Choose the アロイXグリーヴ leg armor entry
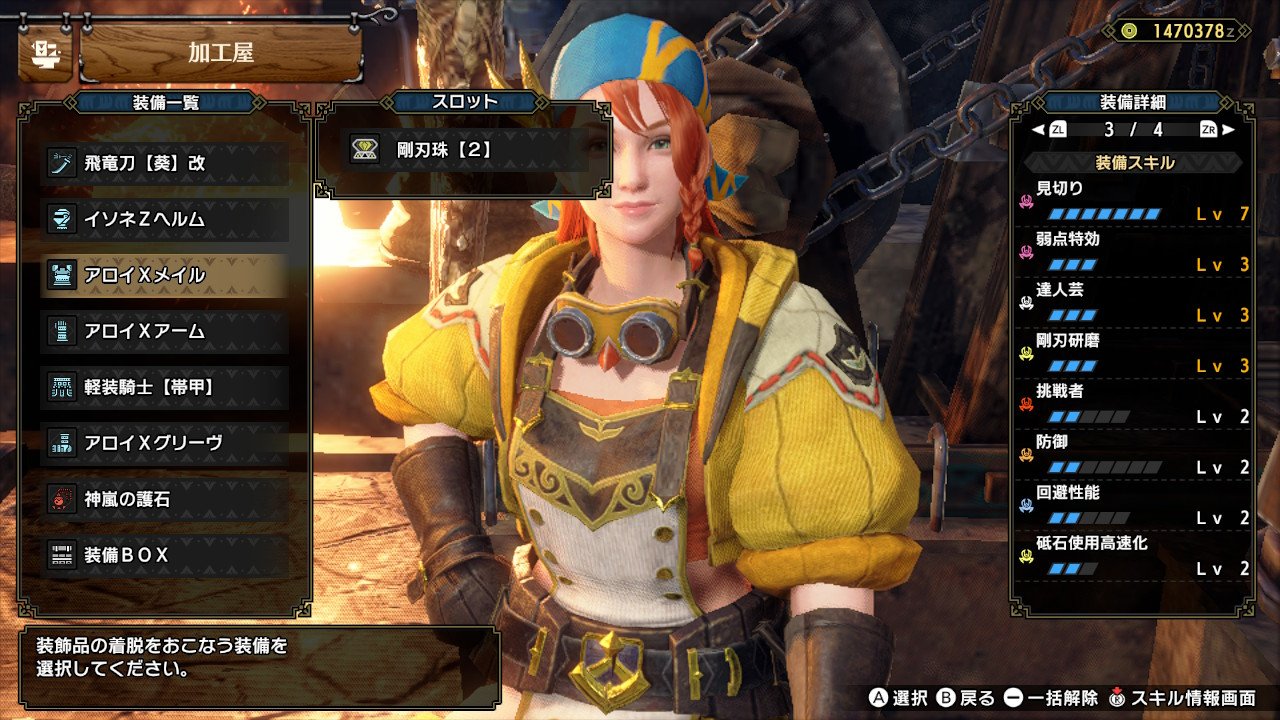Image resolution: width=1280 pixels, height=720 pixels. coord(165,443)
